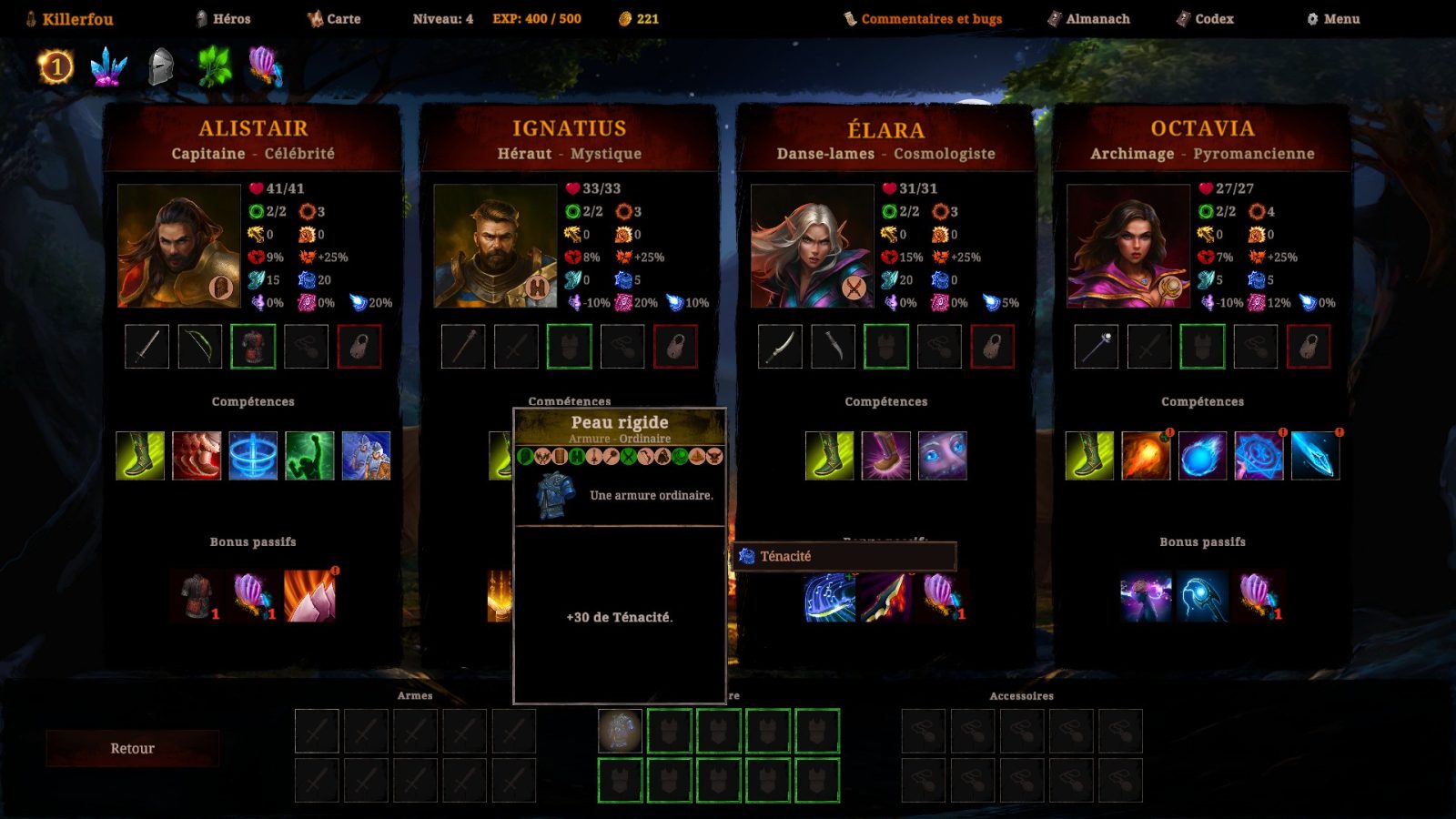The height and width of the screenshot is (819, 1456).
Task: Click the knight helmet icon in top bar
Action: pyautogui.click(x=160, y=66)
